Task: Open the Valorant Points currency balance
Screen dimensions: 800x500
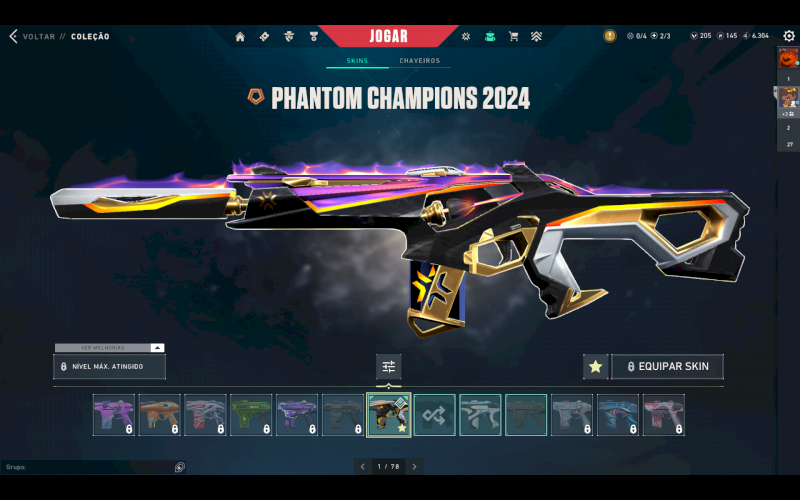Action: 700,36
